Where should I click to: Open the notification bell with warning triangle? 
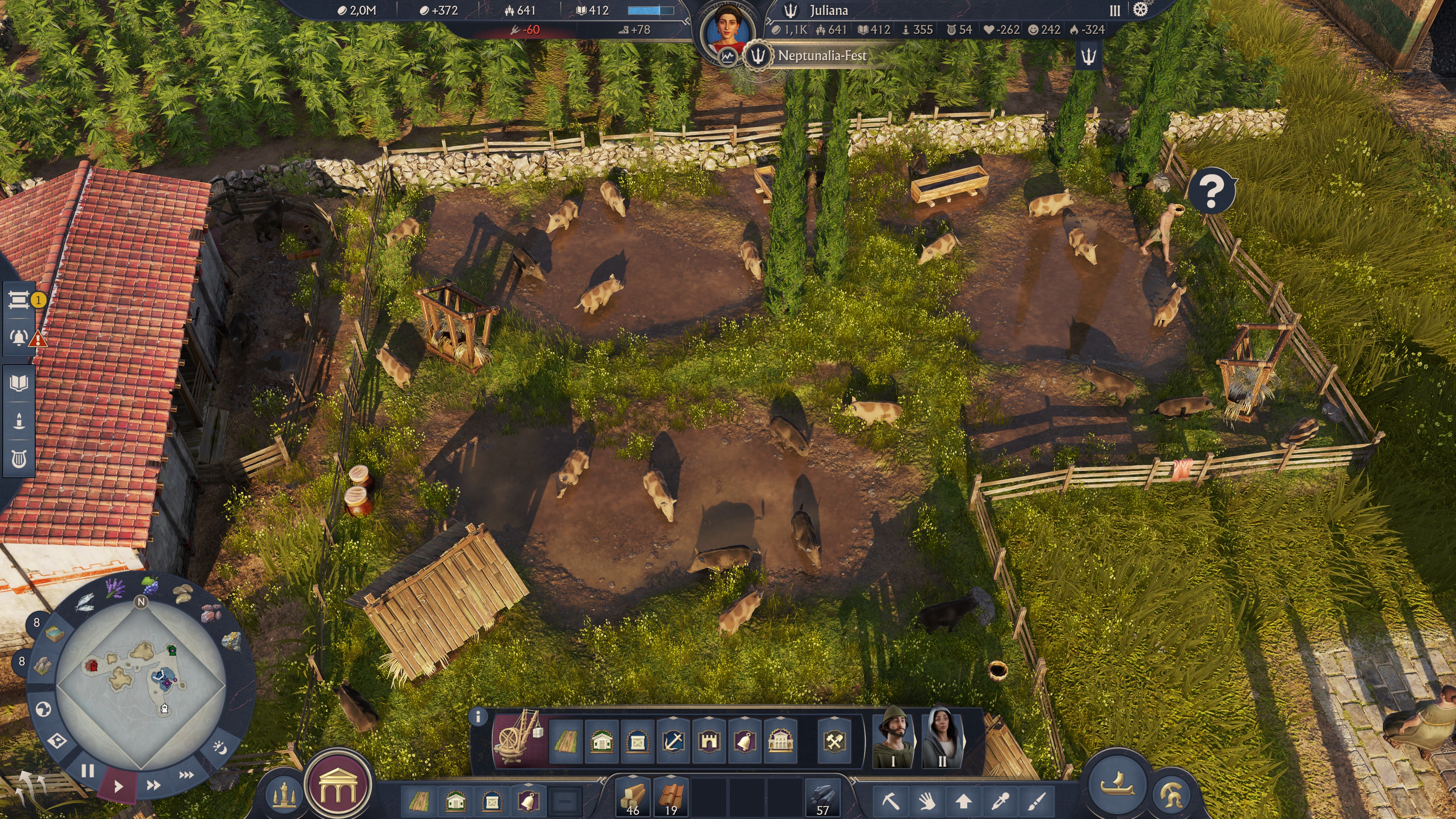tap(19, 337)
